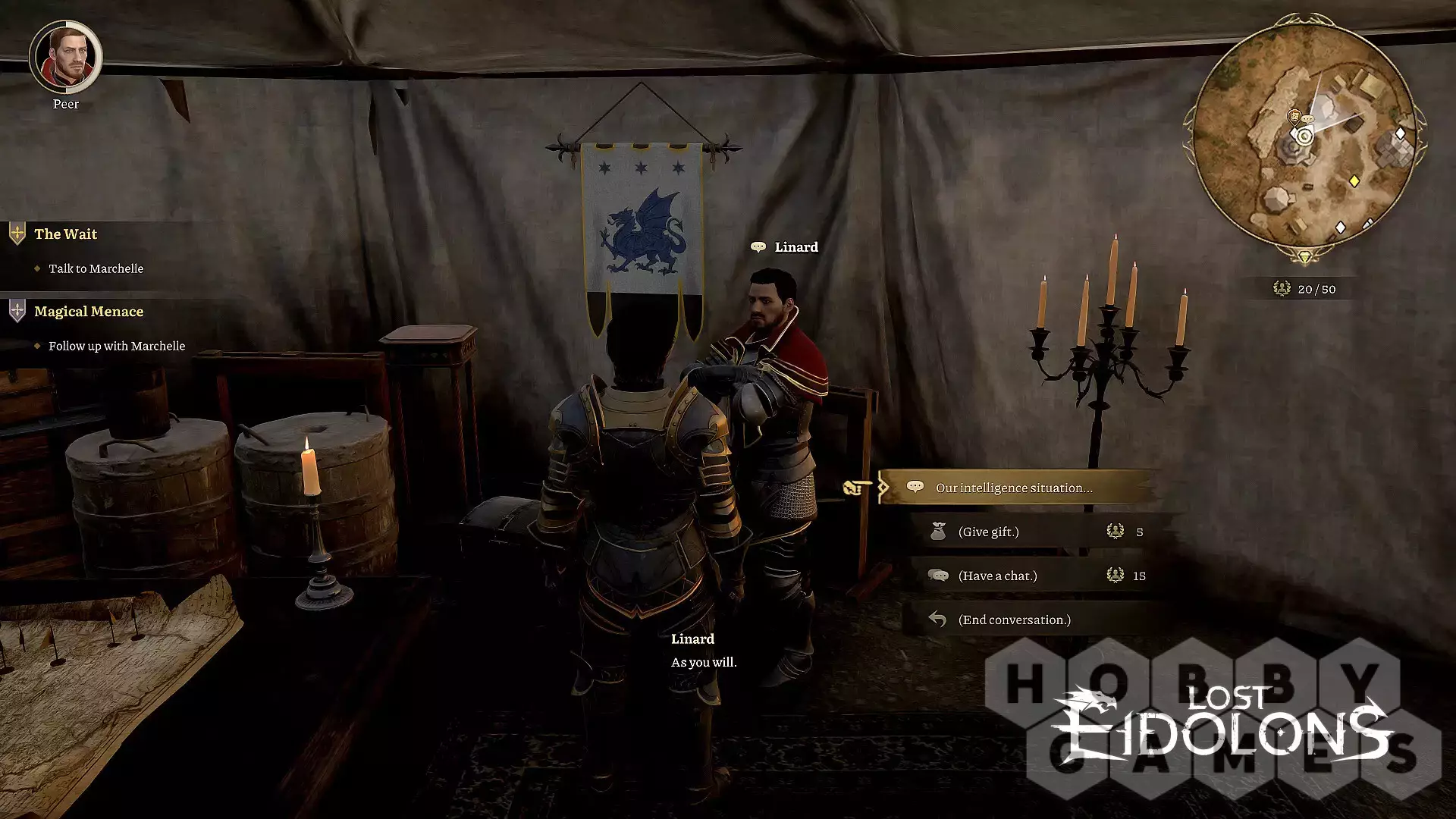1456x819 pixels.
Task: Open the circular camp minimap
Action: [x=1304, y=137]
